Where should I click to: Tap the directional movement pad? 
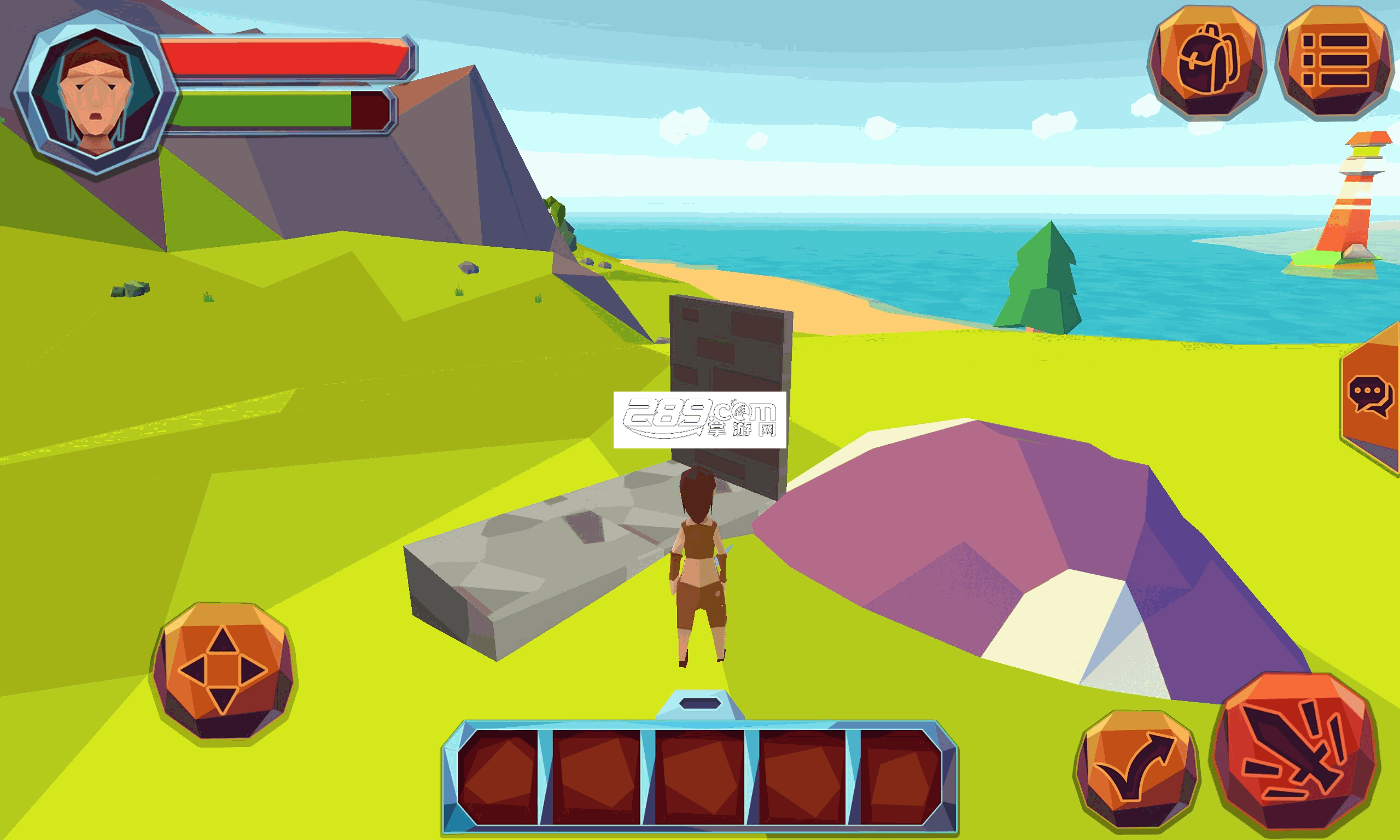point(223,671)
